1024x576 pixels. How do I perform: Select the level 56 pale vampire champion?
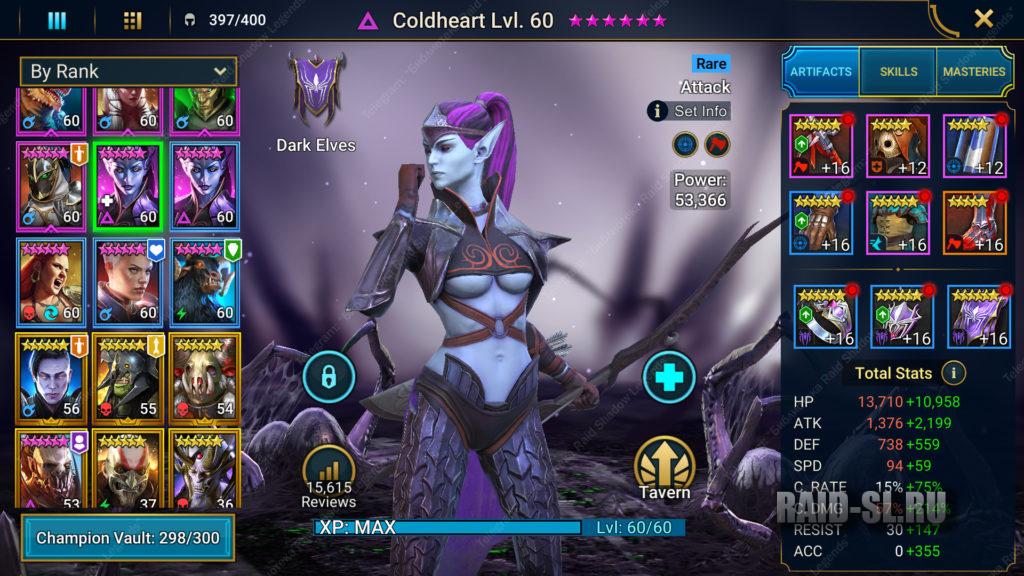[53, 377]
